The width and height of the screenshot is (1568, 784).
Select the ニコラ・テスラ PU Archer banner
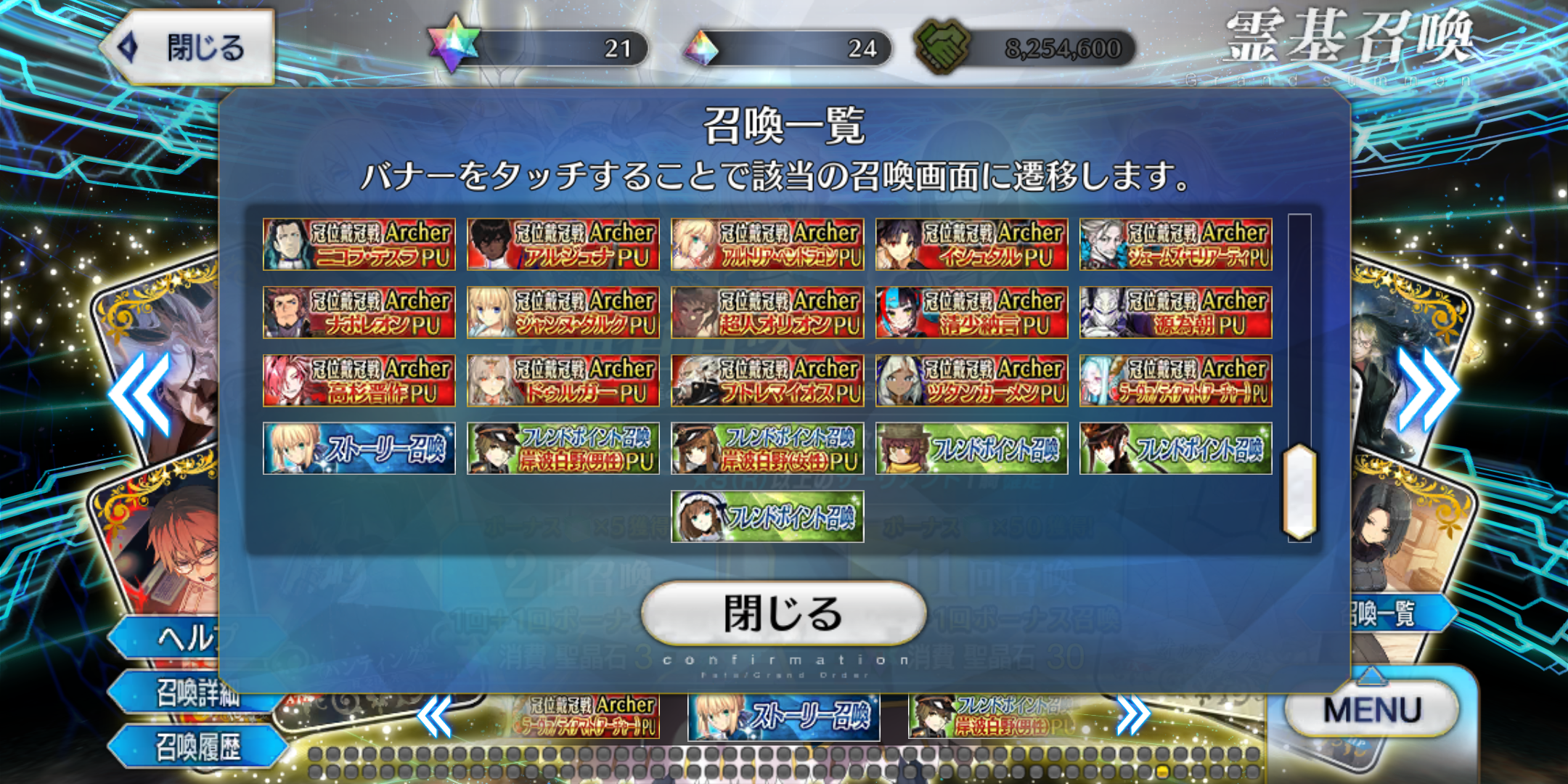coord(359,245)
